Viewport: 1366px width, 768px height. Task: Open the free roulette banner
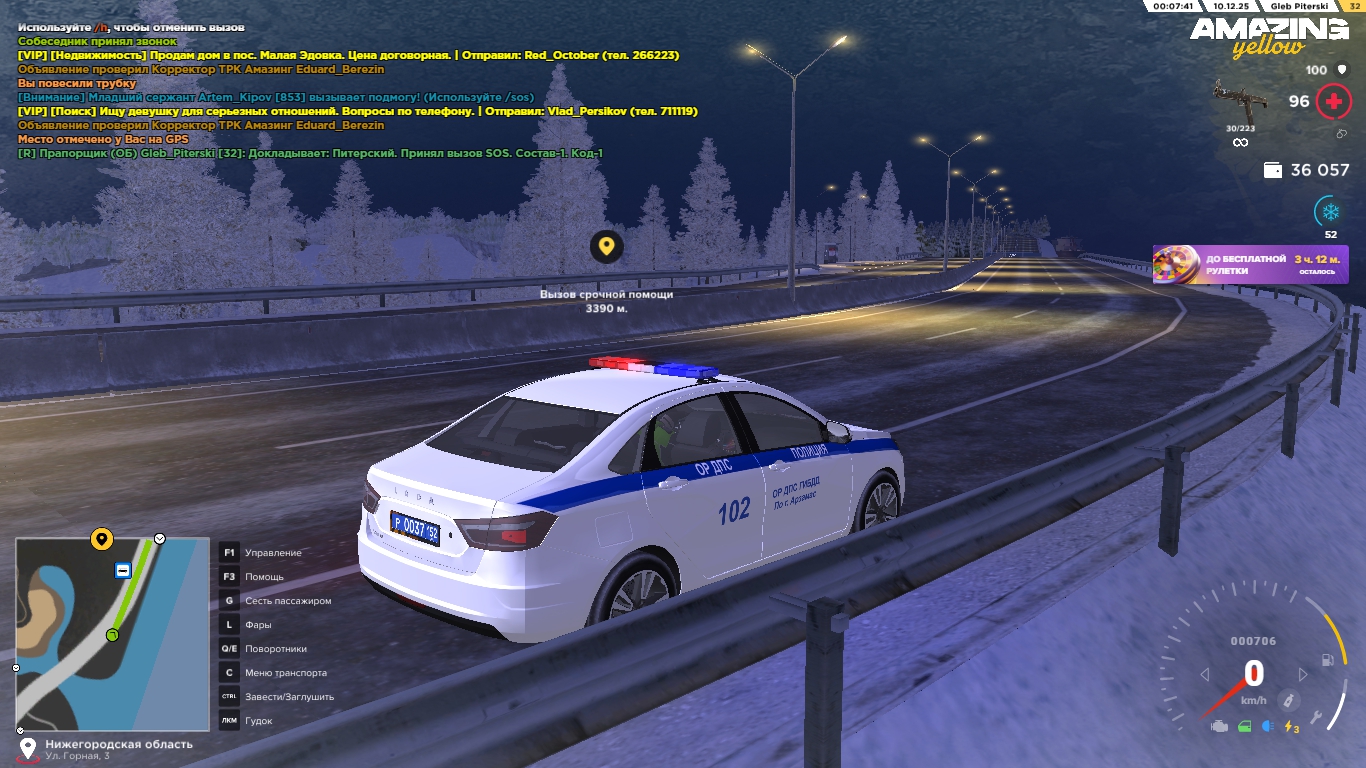pyautogui.click(x=1250, y=265)
